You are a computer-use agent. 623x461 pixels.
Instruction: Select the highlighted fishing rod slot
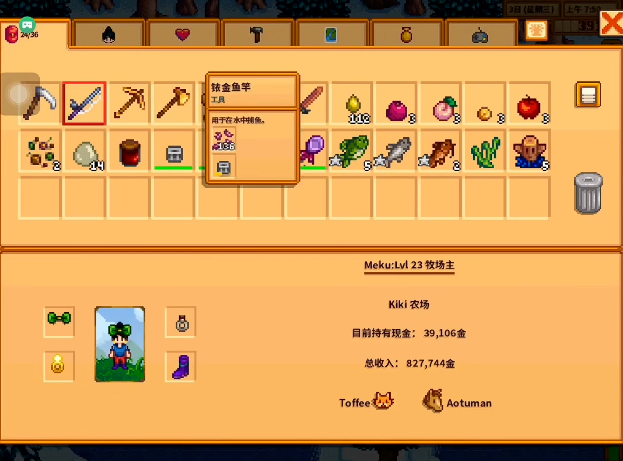pyautogui.click(x=85, y=104)
